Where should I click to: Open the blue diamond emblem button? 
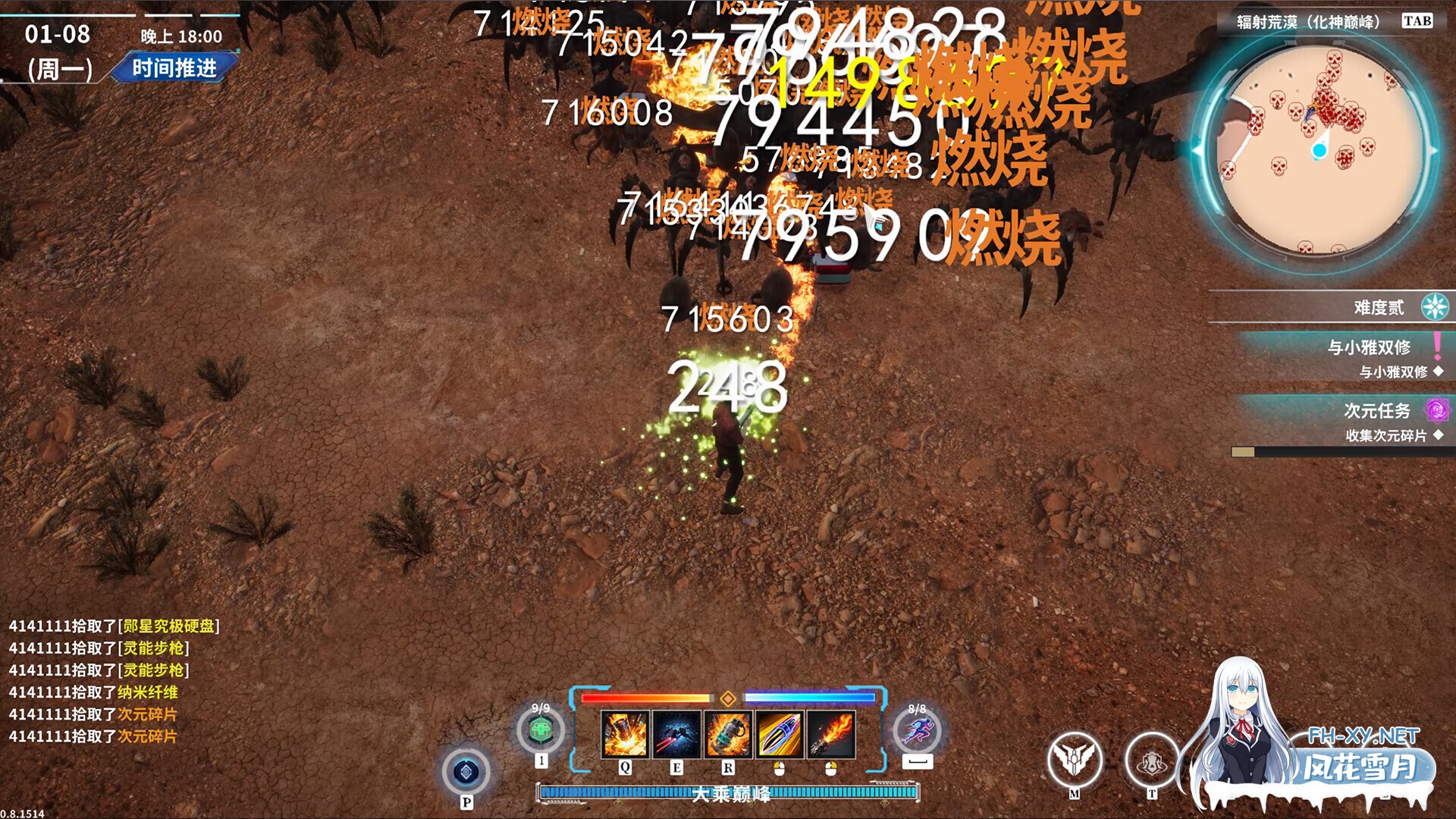pyautogui.click(x=466, y=773)
